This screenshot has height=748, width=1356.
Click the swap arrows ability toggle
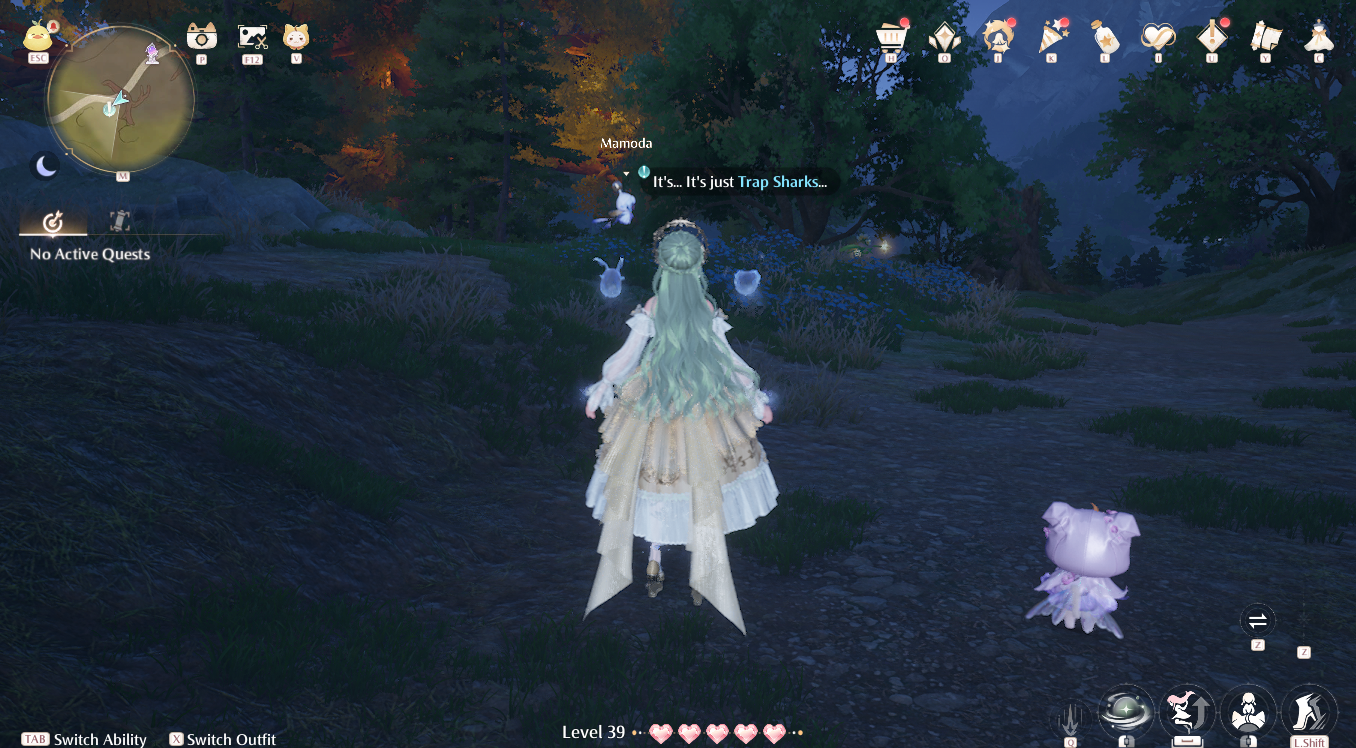point(1257,619)
